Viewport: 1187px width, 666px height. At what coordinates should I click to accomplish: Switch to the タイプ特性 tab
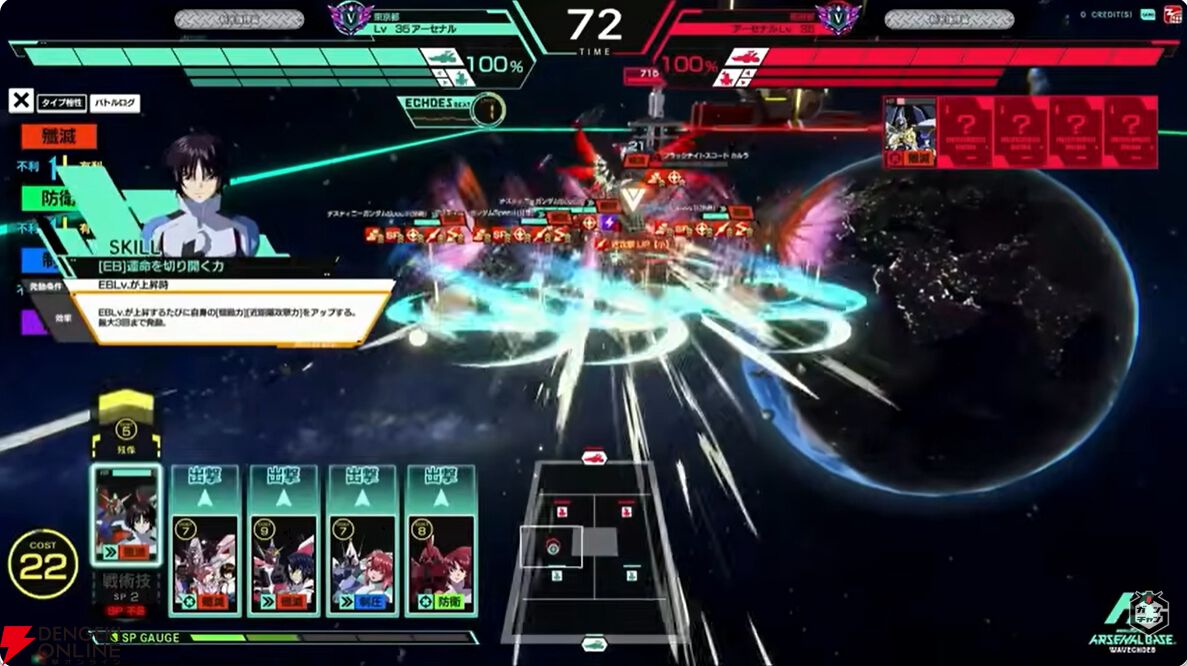62,102
